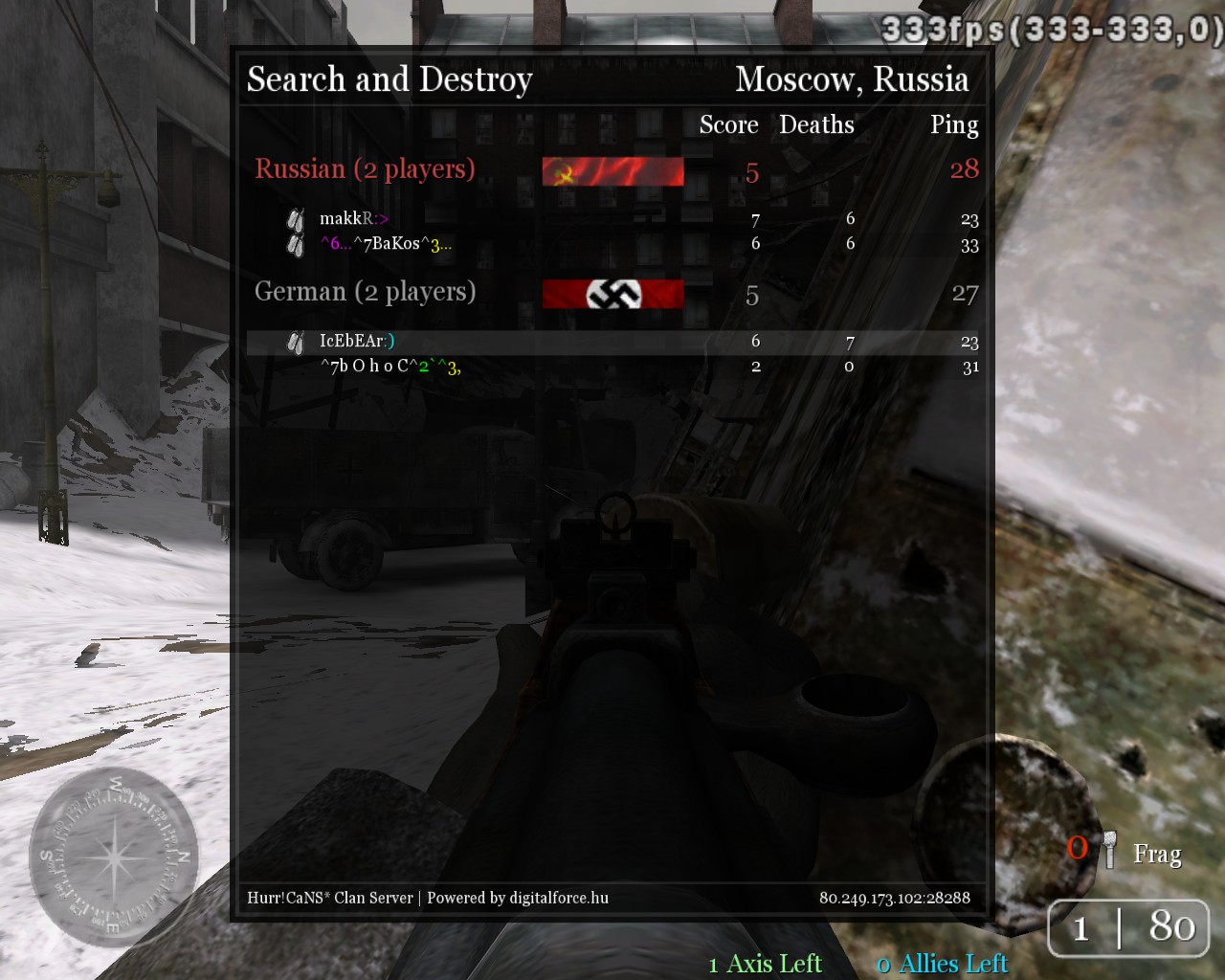The height and width of the screenshot is (980, 1225).
Task: Click the German flag team icon
Action: pyautogui.click(x=612, y=294)
